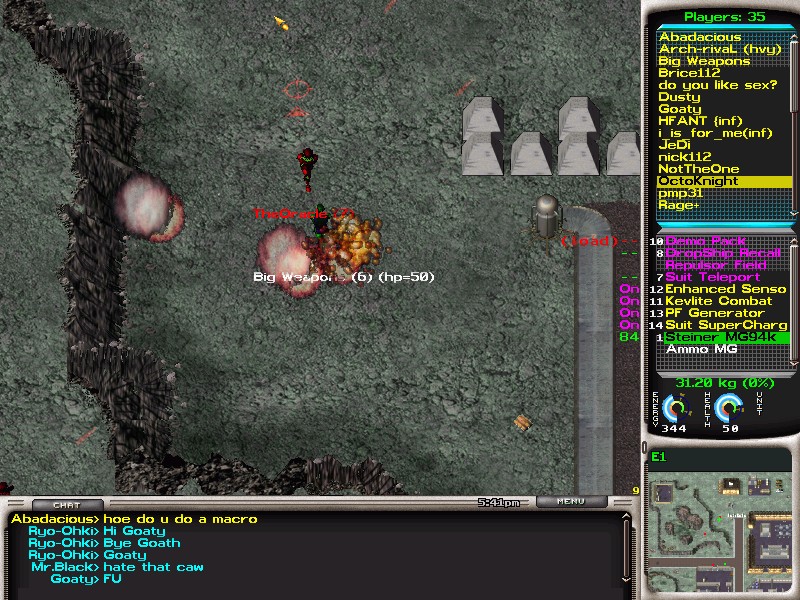The height and width of the screenshot is (600, 800).
Task: Click the highlighted OctoKnight player entry
Action: (x=698, y=181)
